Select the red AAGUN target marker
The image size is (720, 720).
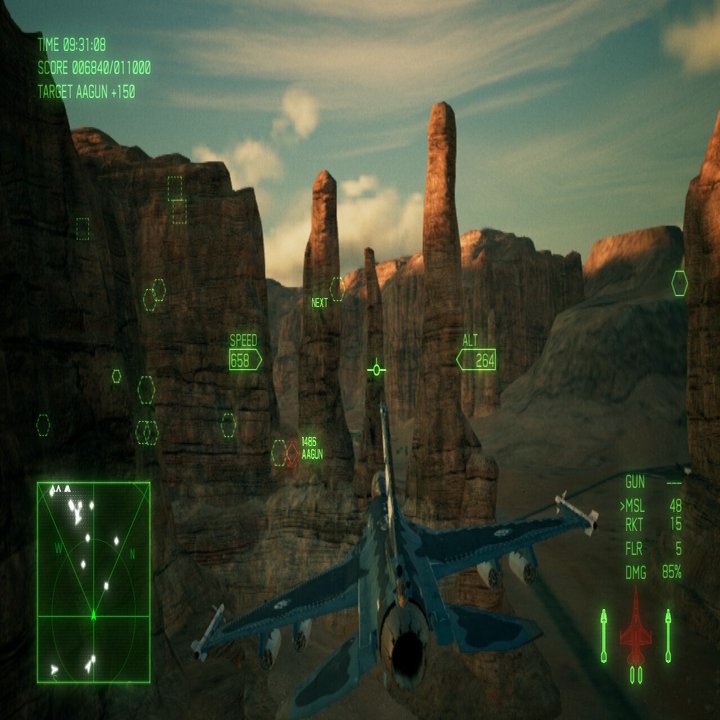coord(292,453)
